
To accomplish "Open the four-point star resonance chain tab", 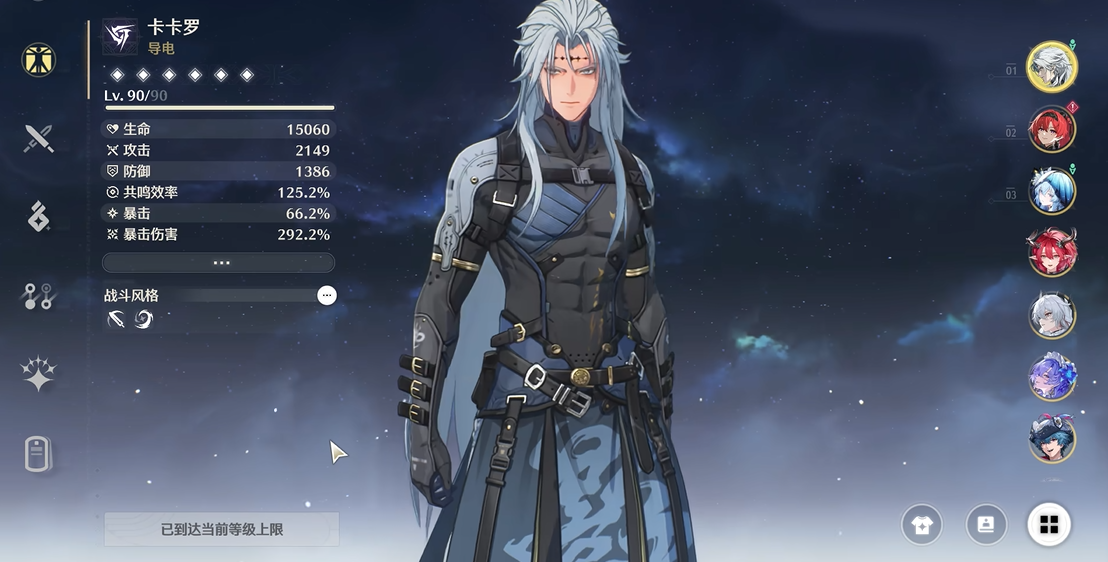I will [x=39, y=374].
